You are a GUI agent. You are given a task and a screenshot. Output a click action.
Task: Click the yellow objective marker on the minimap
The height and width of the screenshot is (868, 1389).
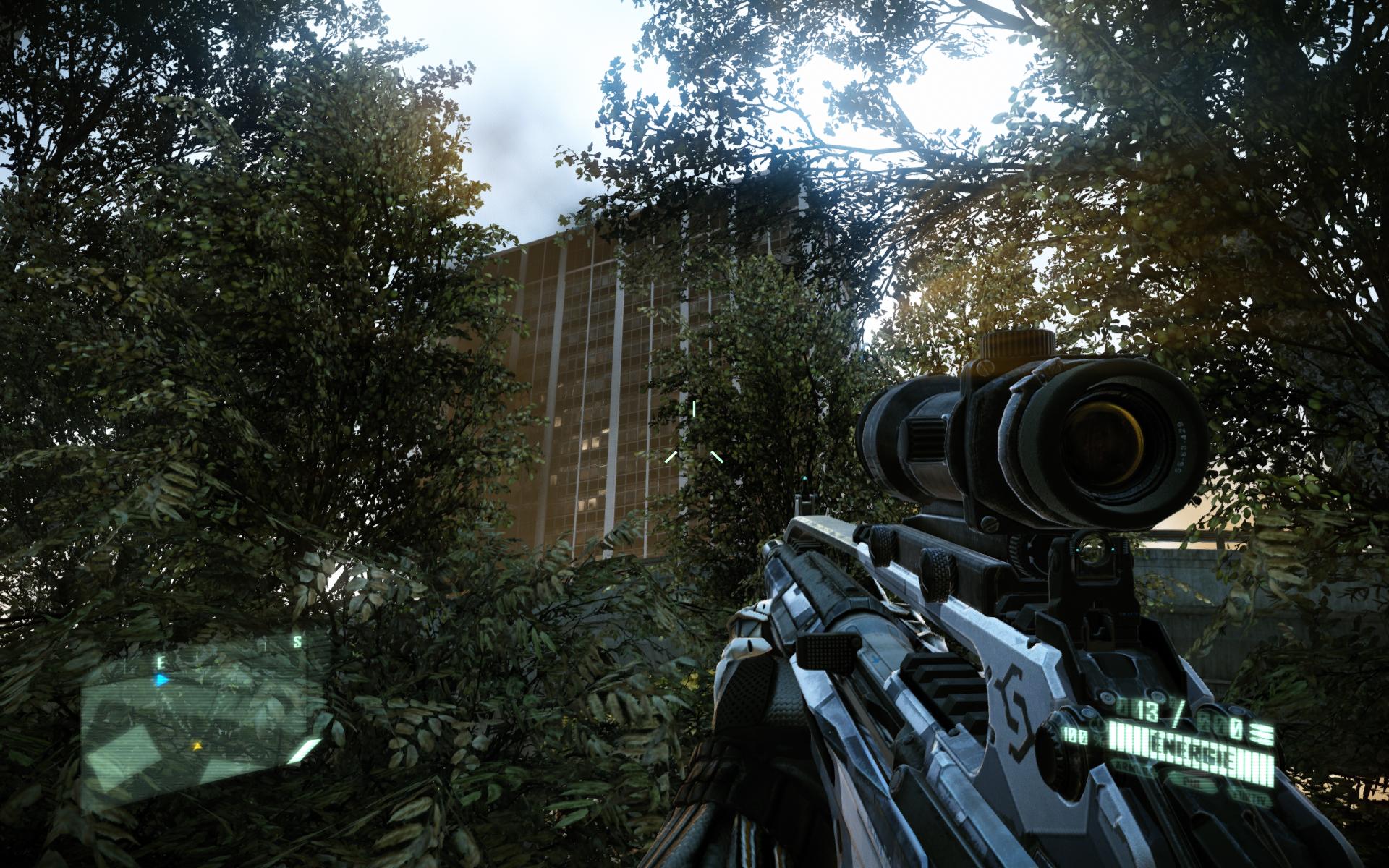[197, 746]
